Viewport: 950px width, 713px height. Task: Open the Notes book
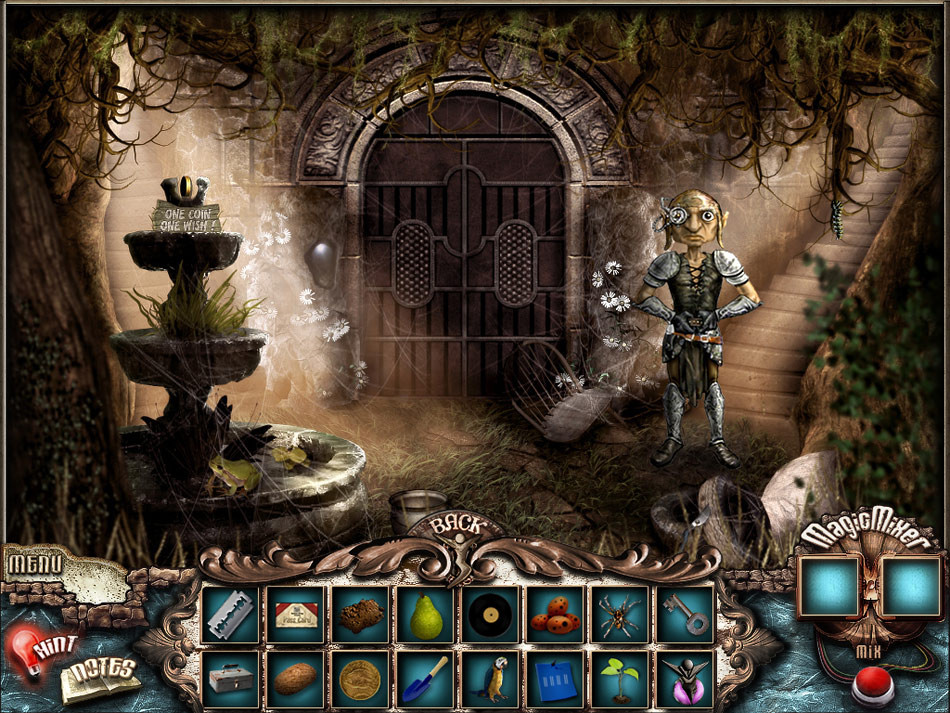pyautogui.click(x=99, y=678)
